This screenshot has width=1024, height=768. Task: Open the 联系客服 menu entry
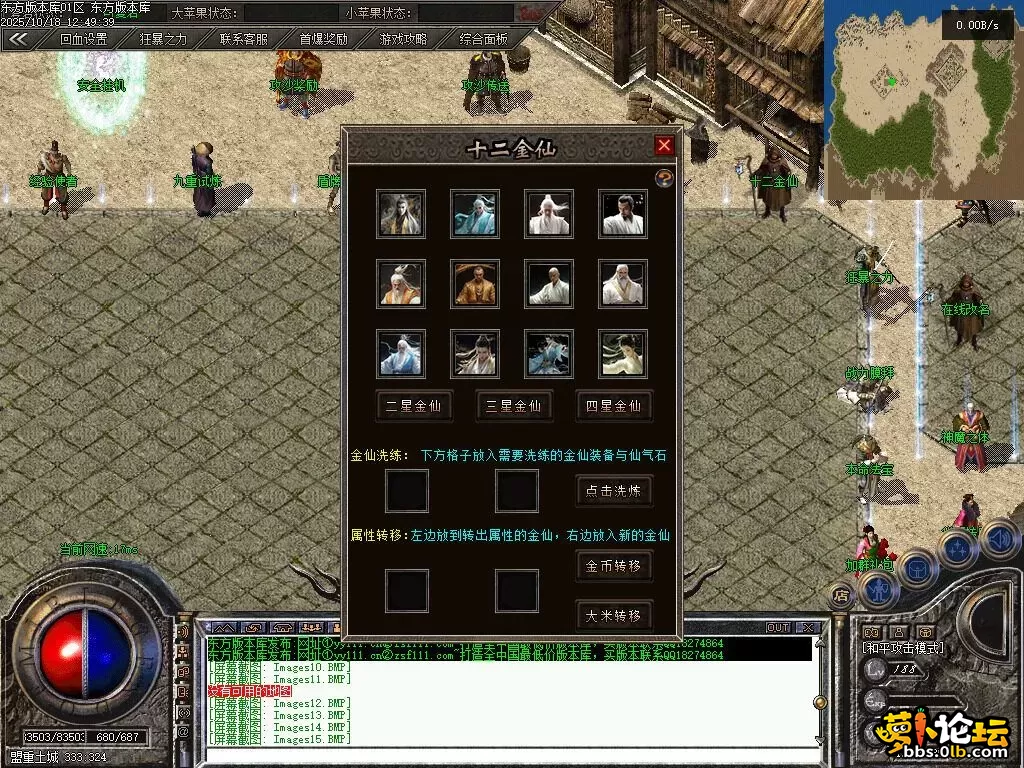(x=244, y=39)
